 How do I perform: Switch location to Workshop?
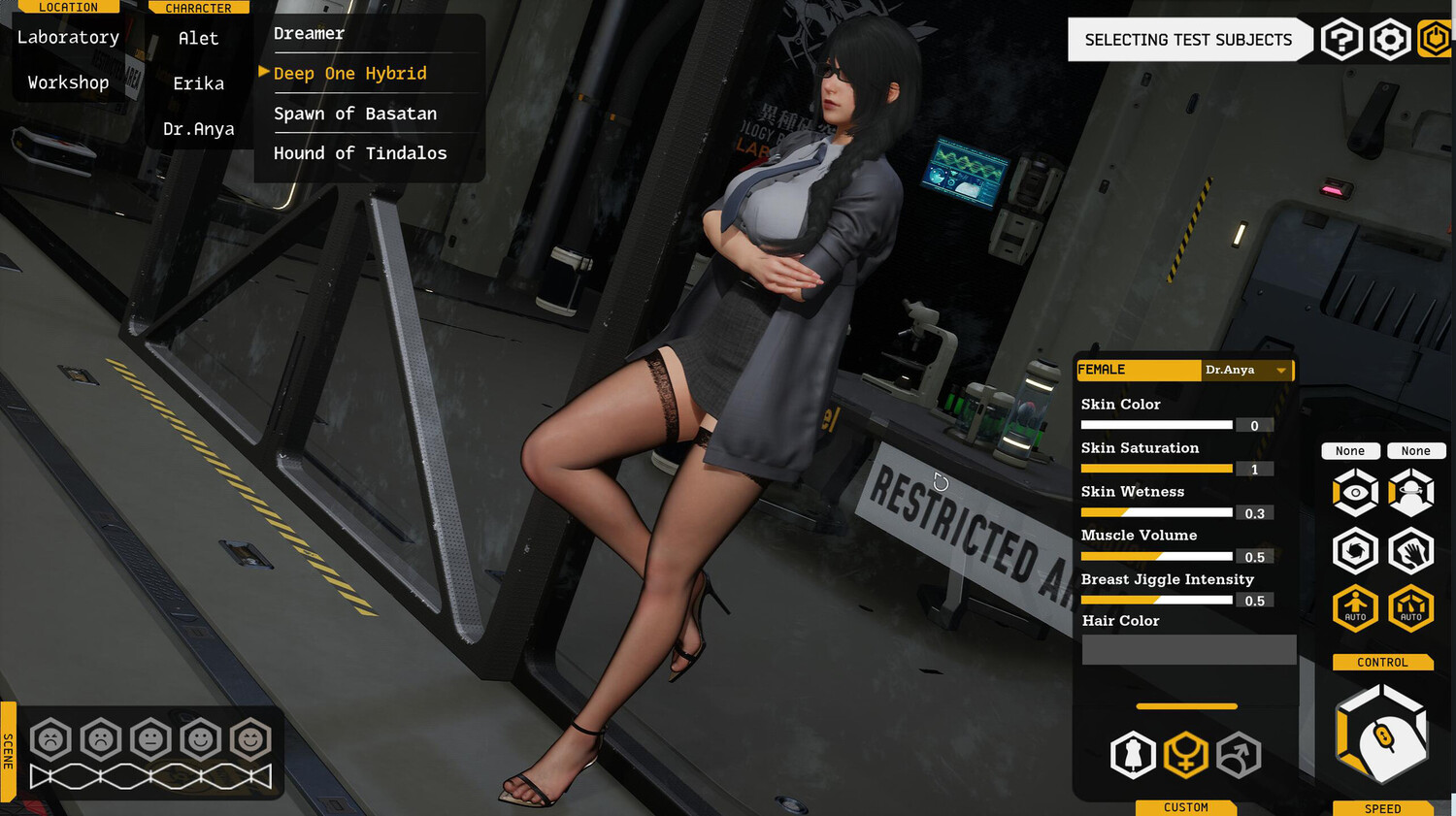(67, 82)
